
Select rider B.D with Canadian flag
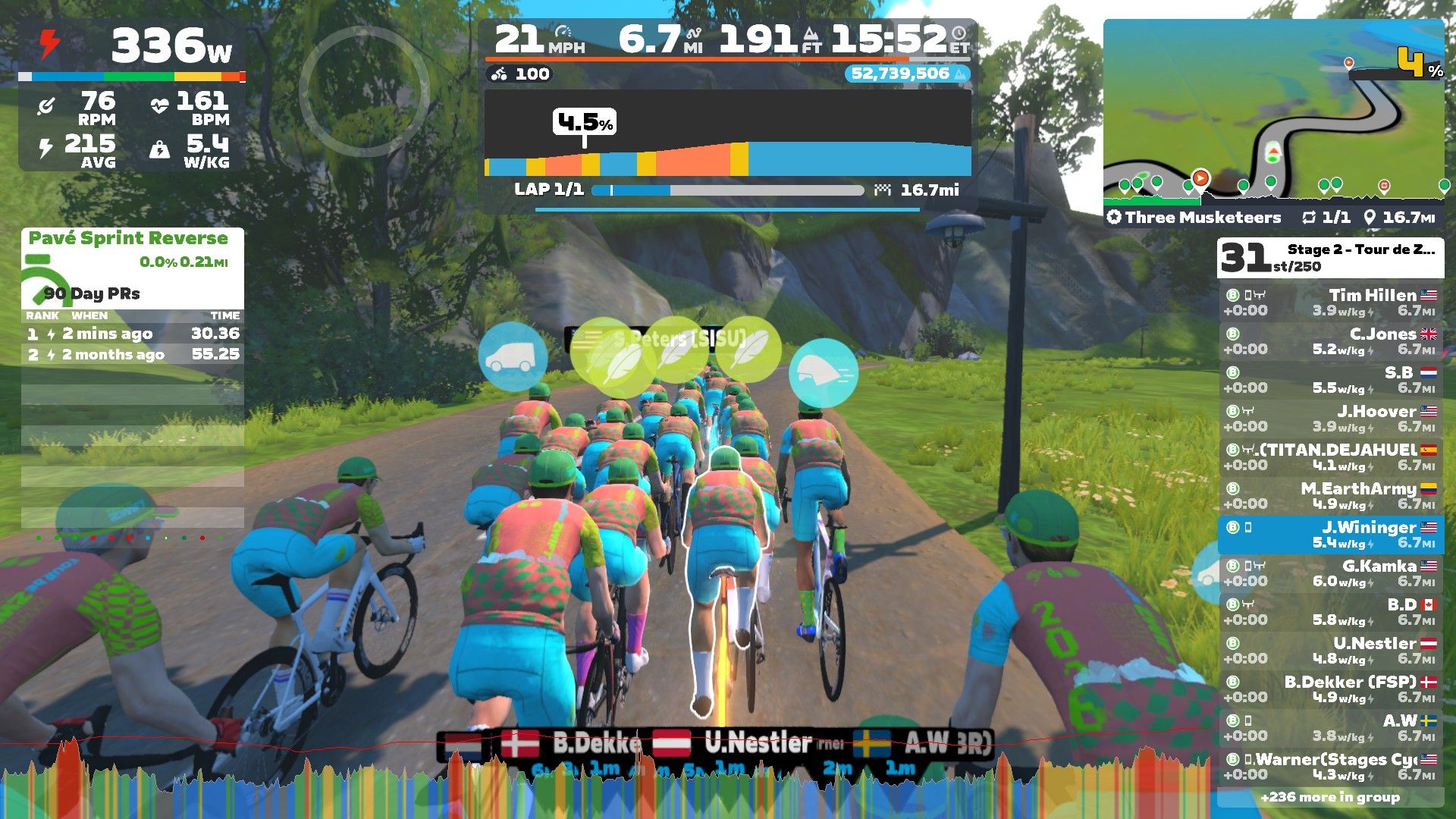(1331, 612)
